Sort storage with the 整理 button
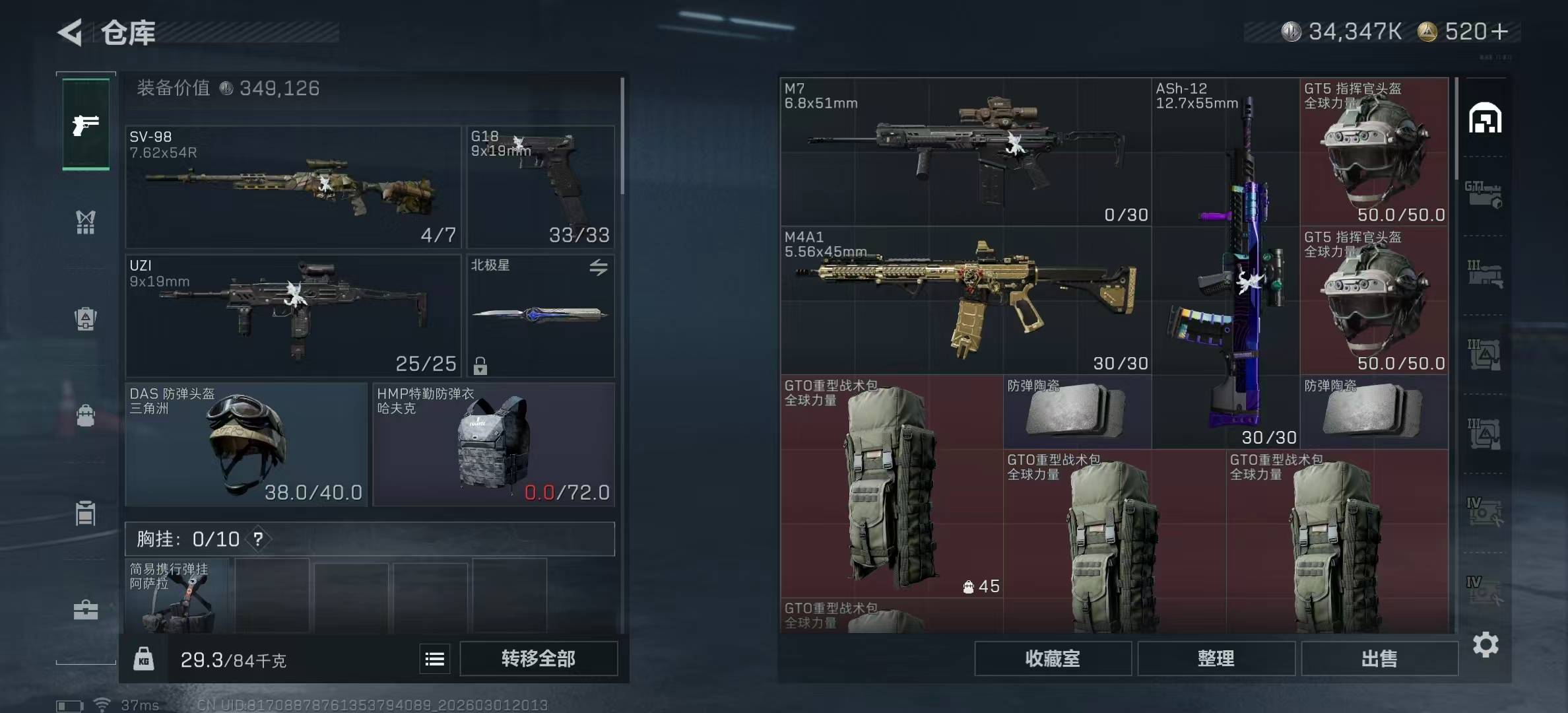The image size is (1568, 713). 1216,659
